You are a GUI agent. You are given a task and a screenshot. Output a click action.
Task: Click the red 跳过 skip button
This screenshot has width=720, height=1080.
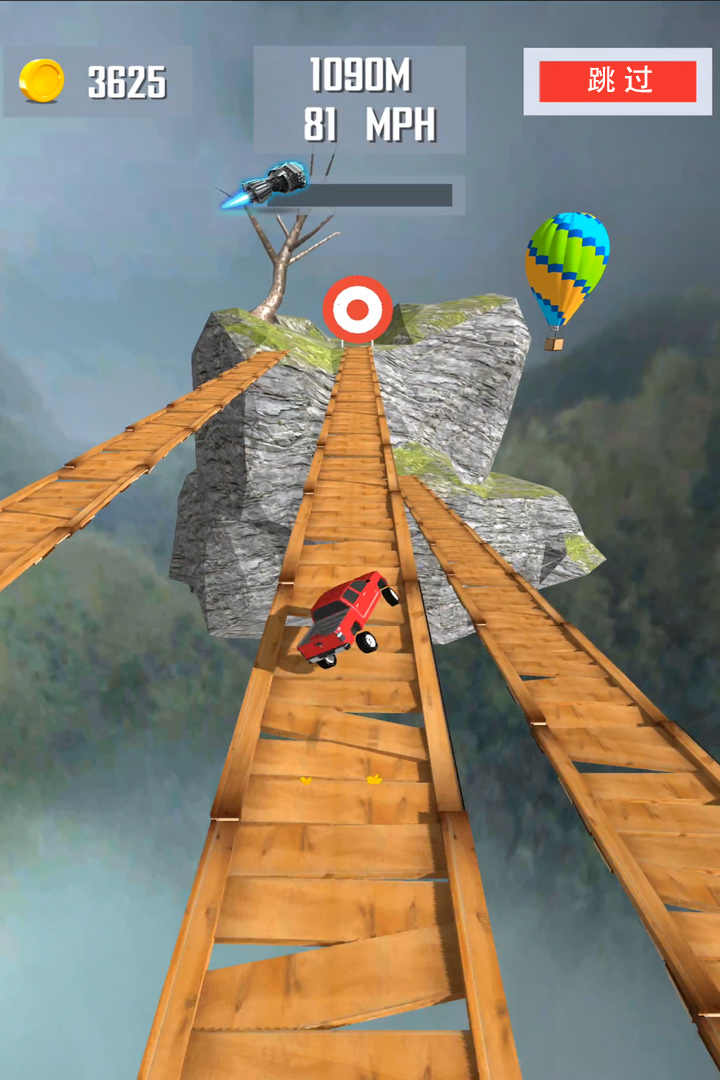[617, 81]
